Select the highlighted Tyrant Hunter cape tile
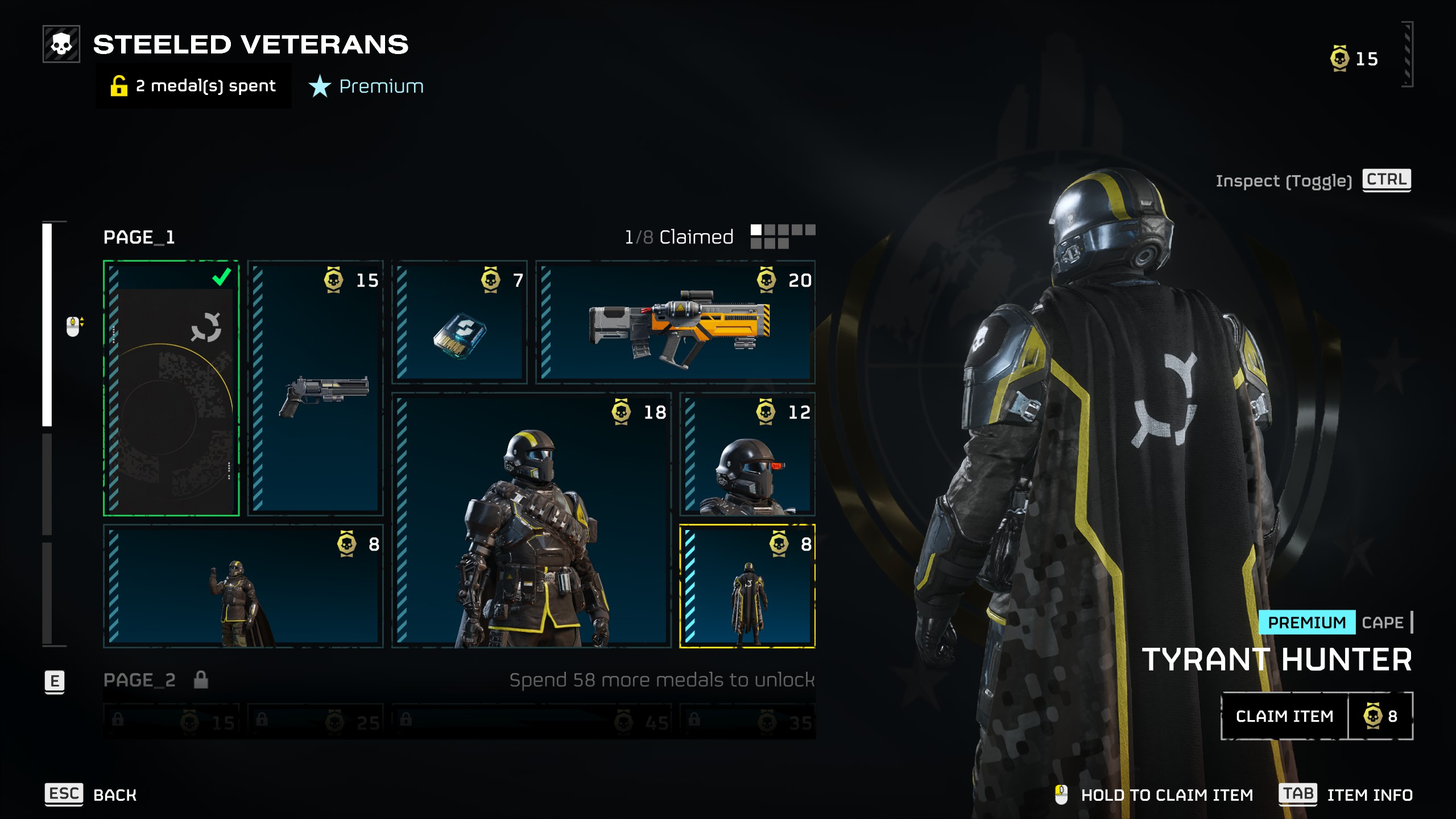This screenshot has height=819, width=1456. [x=747, y=586]
